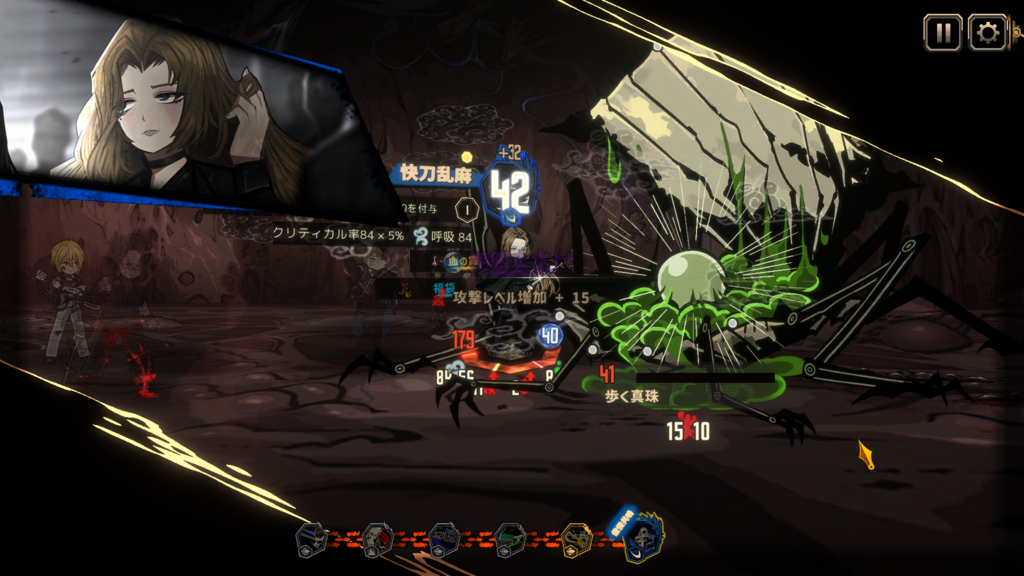Select the red-striped skill icon in chain
The height and width of the screenshot is (576, 1024).
[x=378, y=540]
